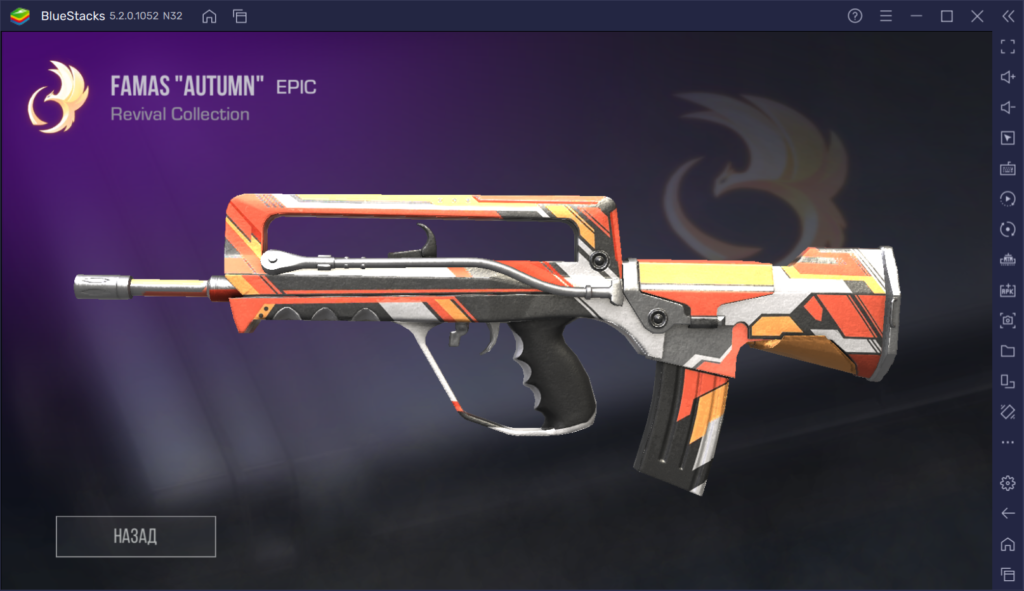
Task: Open BlueStacks home tab icon
Action: coord(209,16)
